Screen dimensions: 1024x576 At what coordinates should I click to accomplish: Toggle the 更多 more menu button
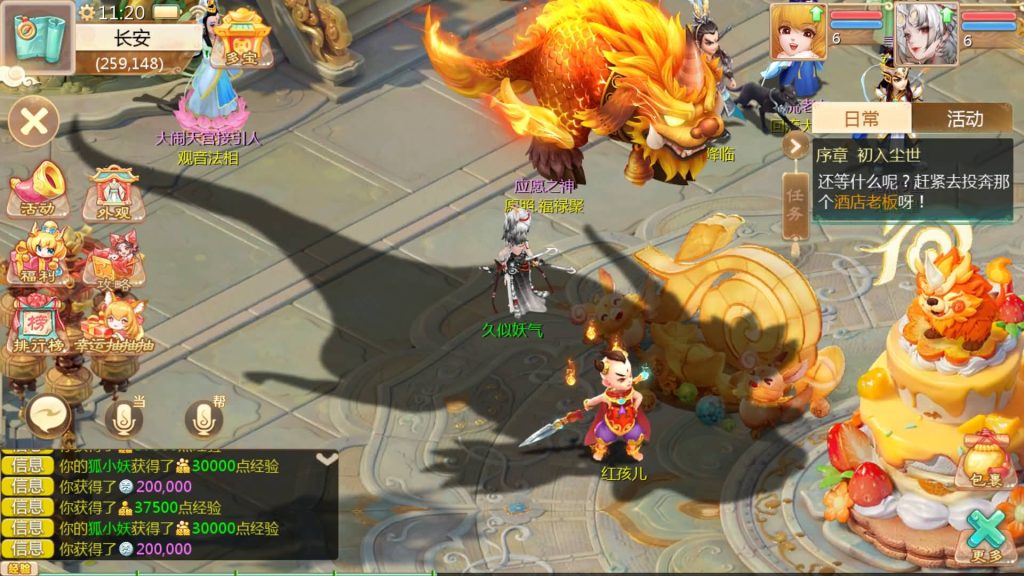(x=985, y=535)
